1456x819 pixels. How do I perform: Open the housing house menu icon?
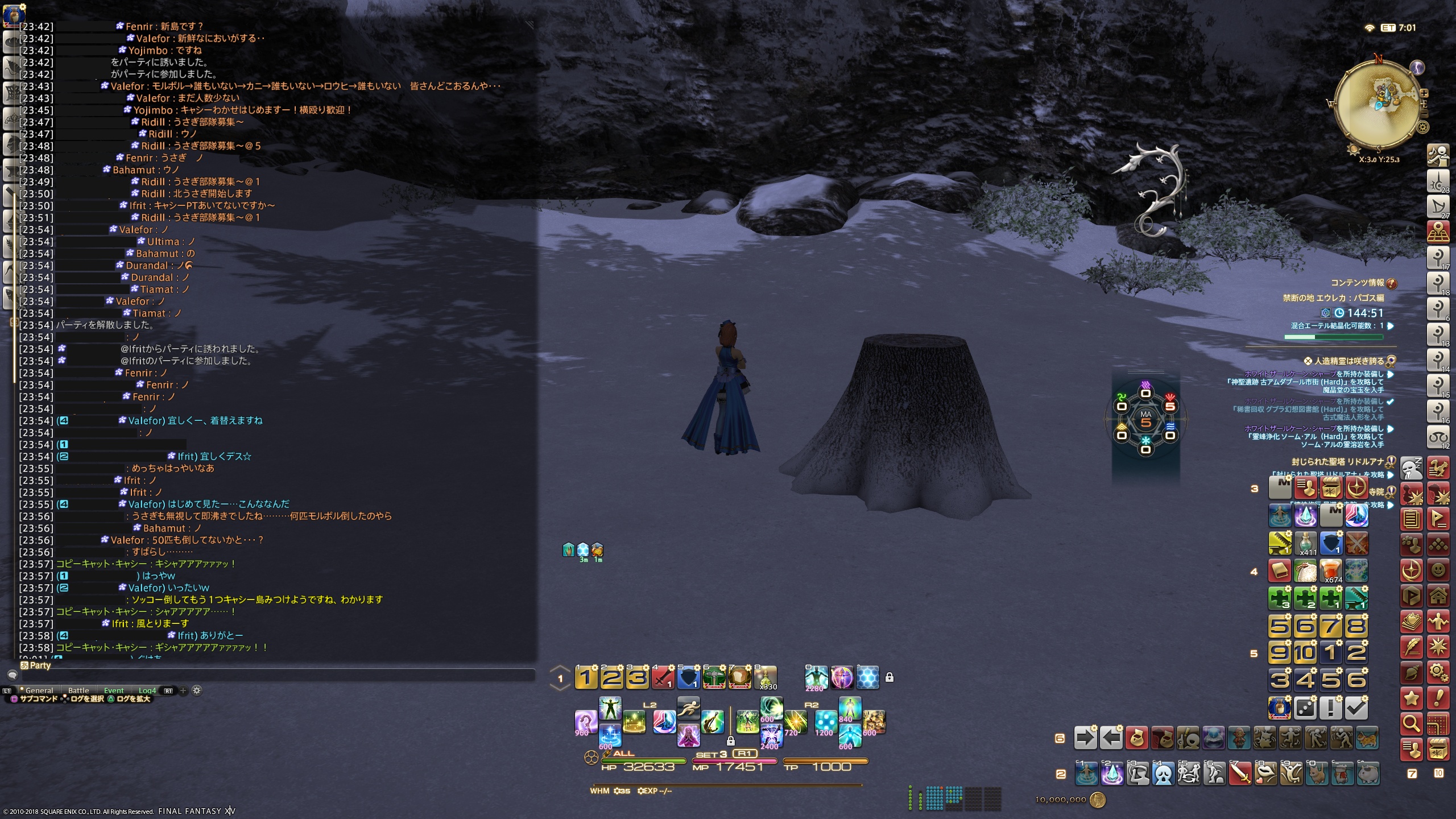(1438, 595)
